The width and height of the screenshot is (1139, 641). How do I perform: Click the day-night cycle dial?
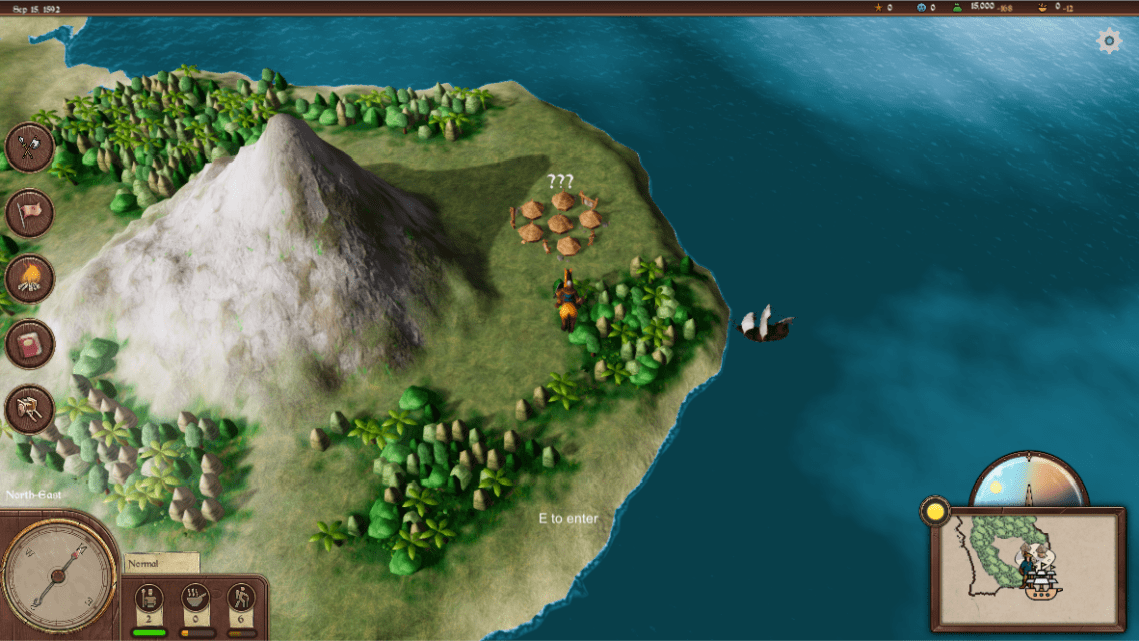tap(1029, 482)
